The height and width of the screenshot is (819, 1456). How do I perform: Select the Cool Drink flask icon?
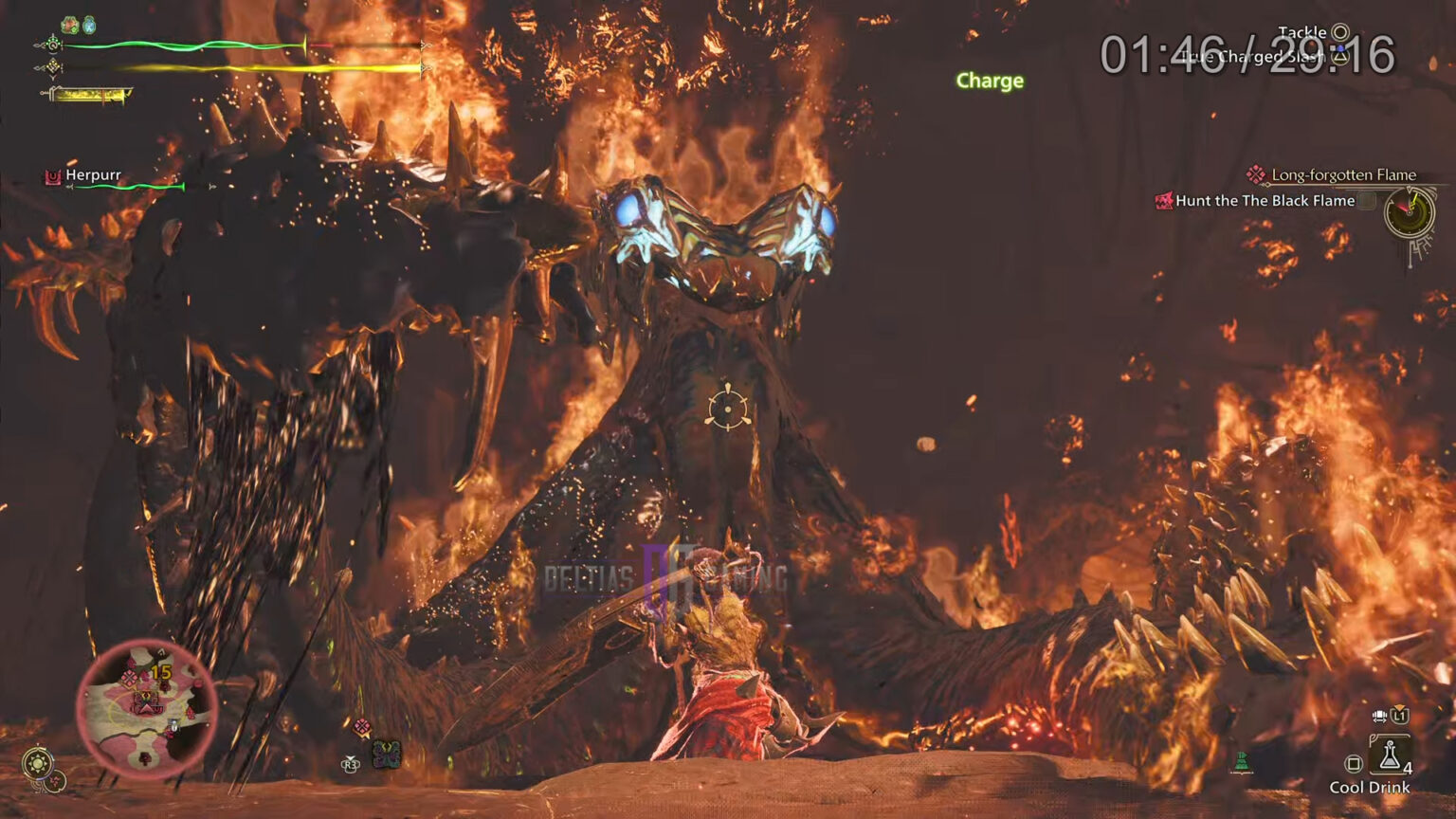click(1389, 755)
